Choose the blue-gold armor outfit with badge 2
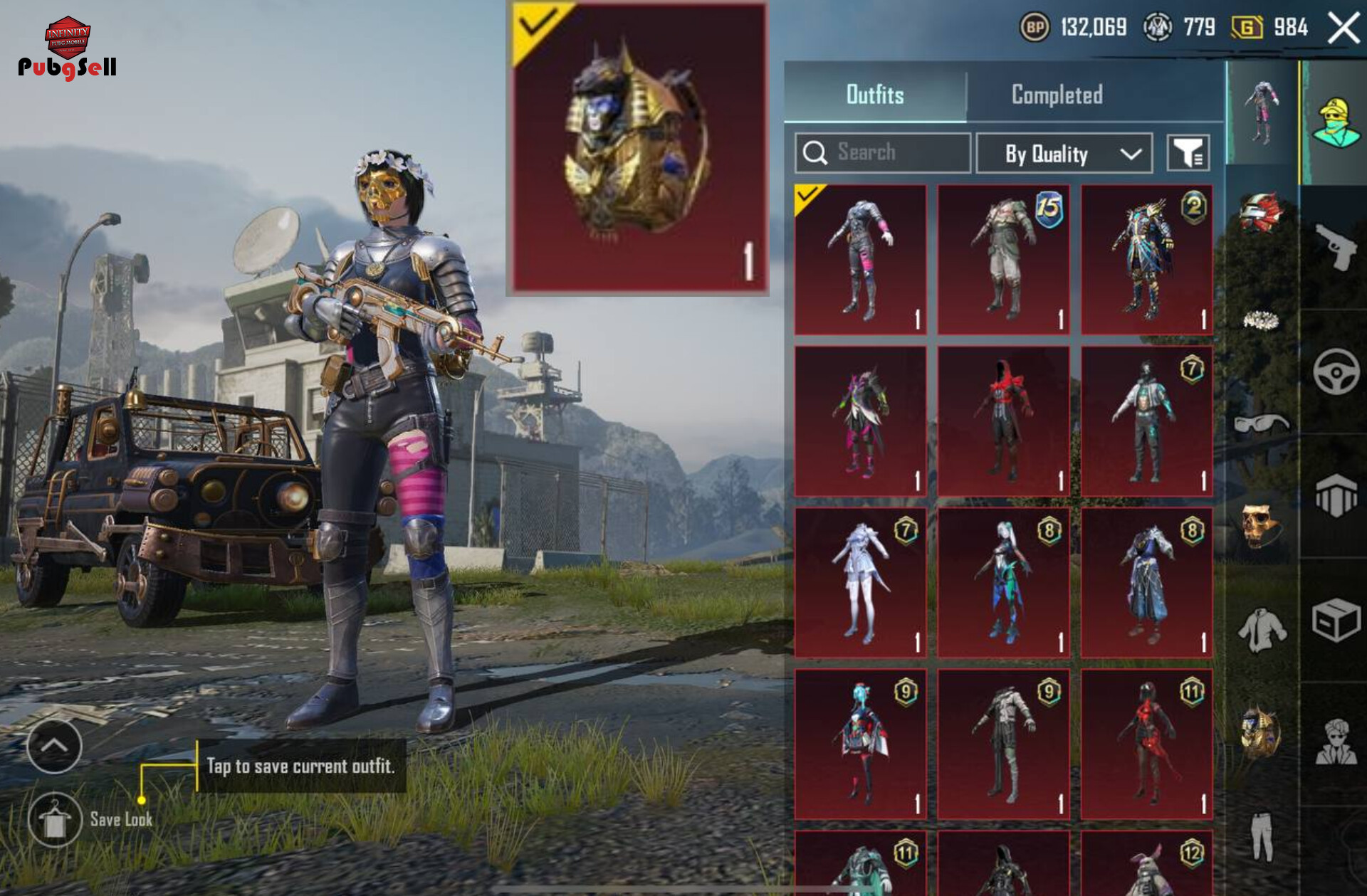The image size is (1367, 896). 1146,259
